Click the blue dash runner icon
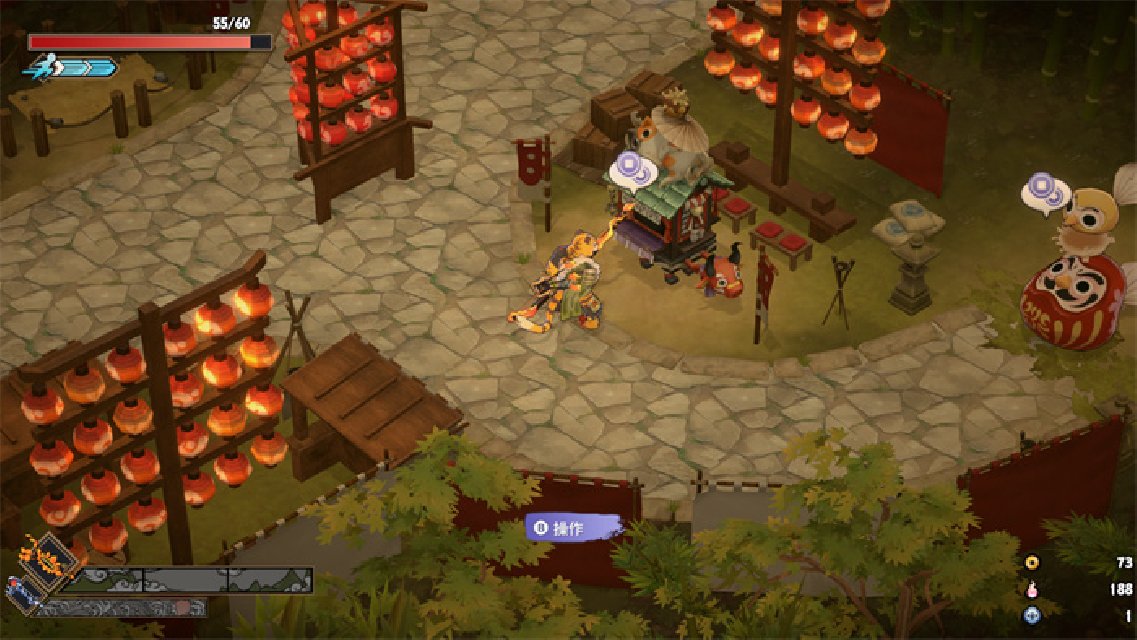This screenshot has width=1137, height=640. [x=41, y=67]
